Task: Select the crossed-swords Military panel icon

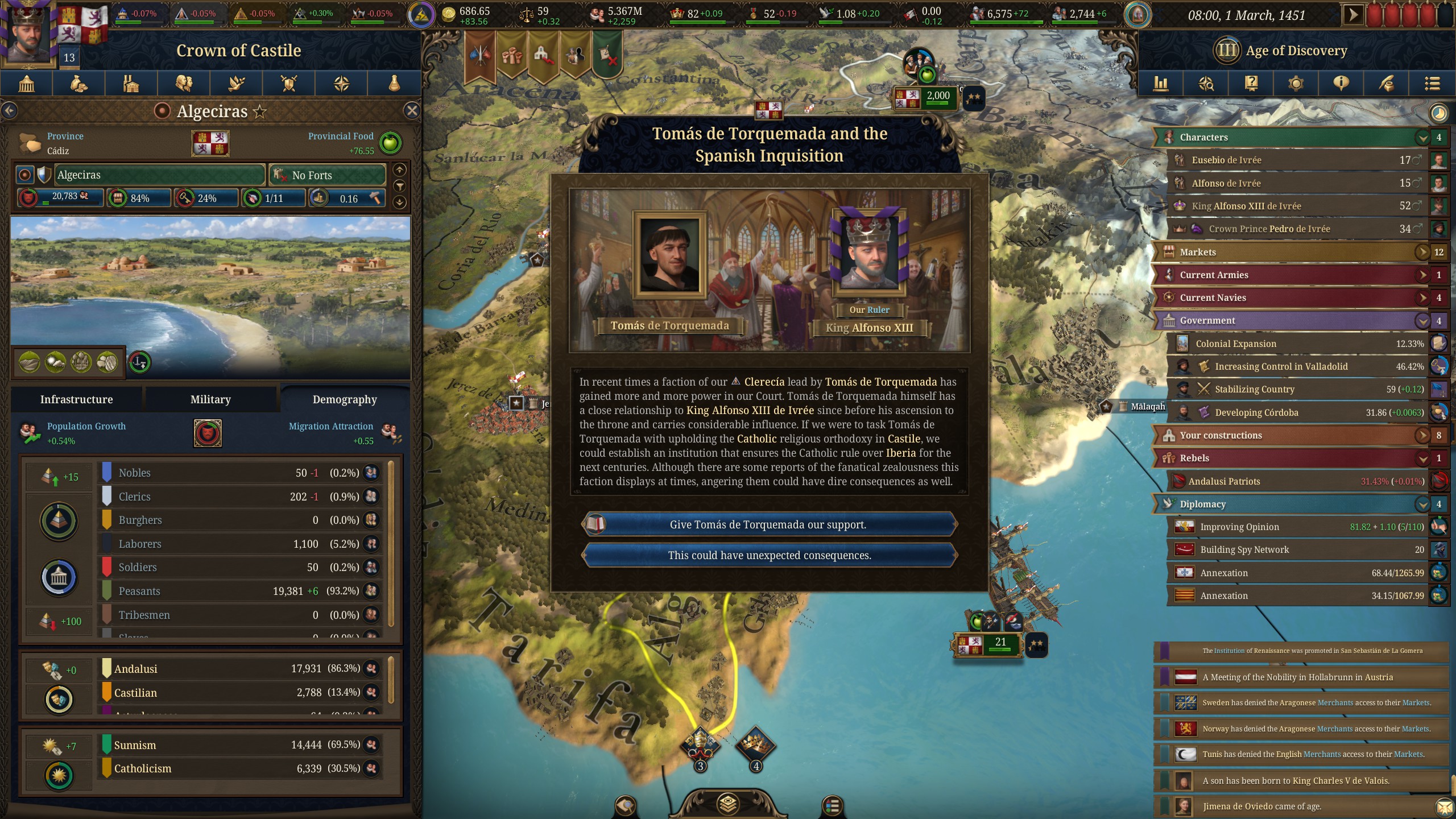Action: coord(289,84)
